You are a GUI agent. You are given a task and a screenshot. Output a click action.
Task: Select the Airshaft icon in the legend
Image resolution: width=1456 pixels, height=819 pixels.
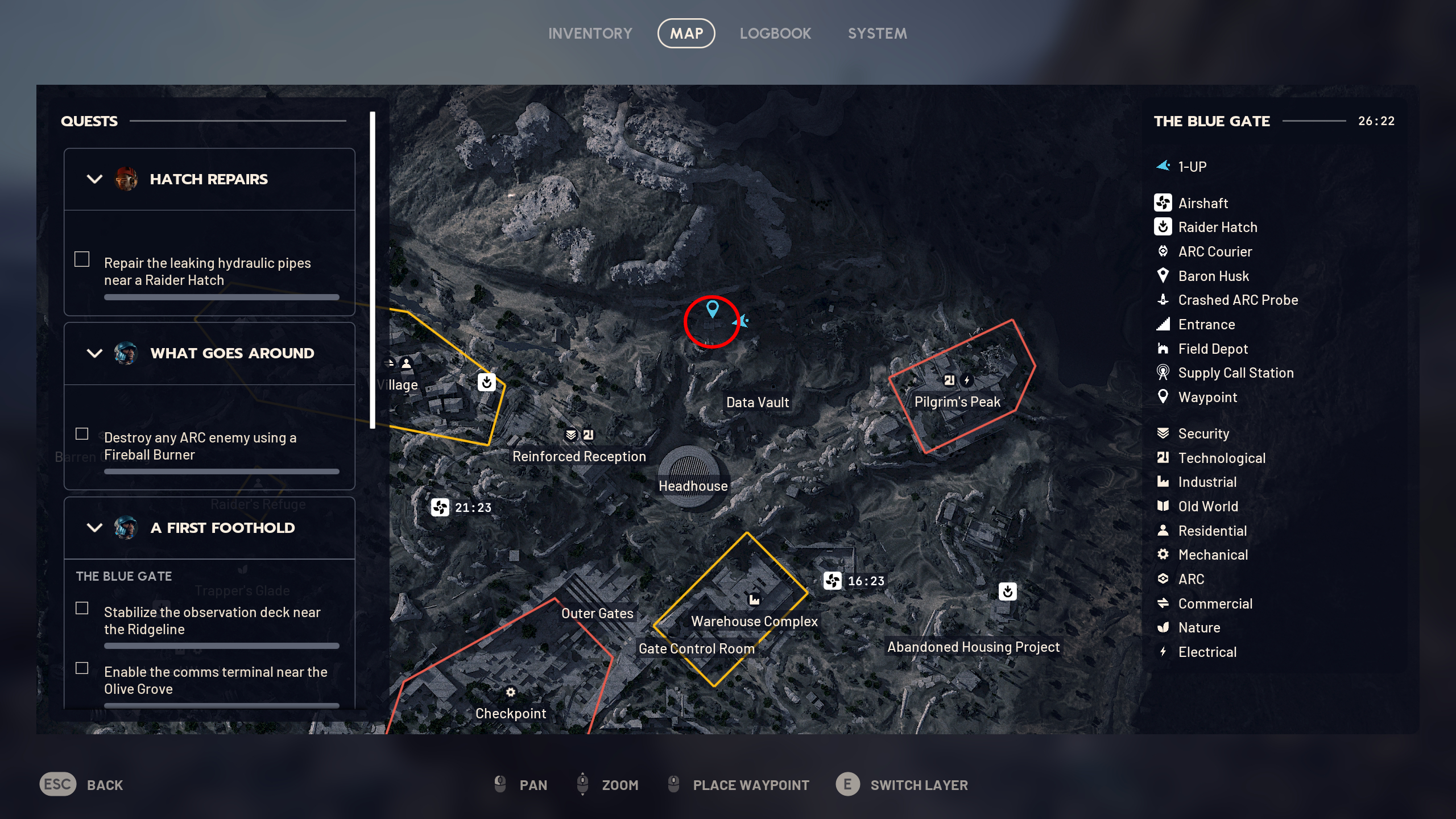click(1164, 203)
